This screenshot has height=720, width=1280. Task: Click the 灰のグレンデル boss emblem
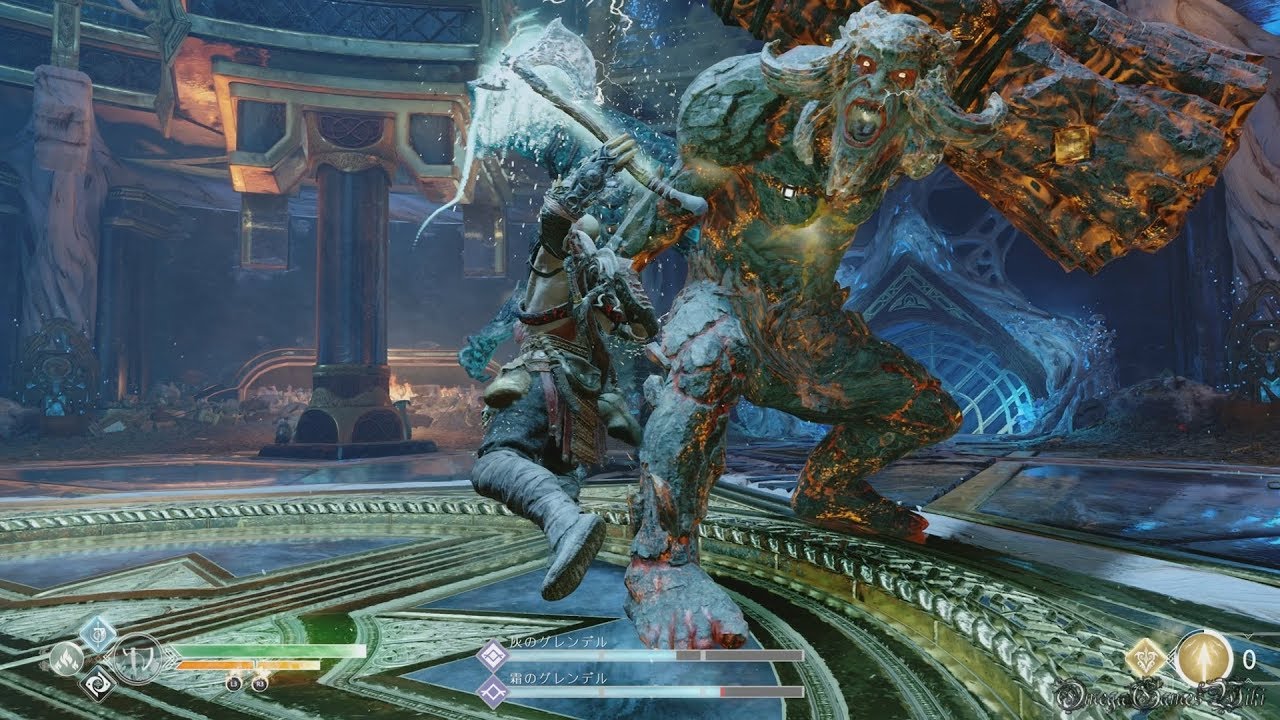pos(492,656)
